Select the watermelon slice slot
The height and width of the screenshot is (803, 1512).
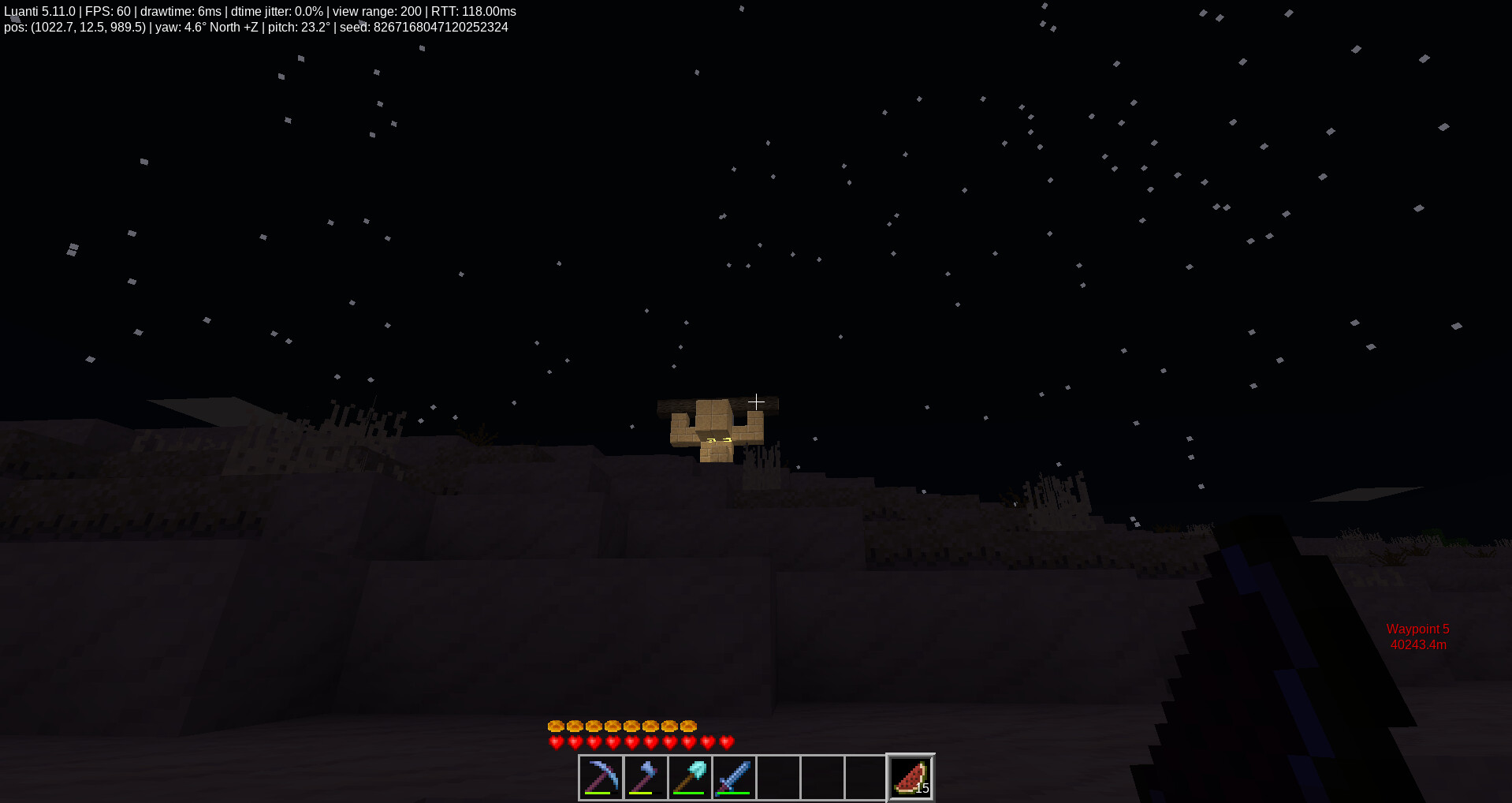(x=911, y=777)
